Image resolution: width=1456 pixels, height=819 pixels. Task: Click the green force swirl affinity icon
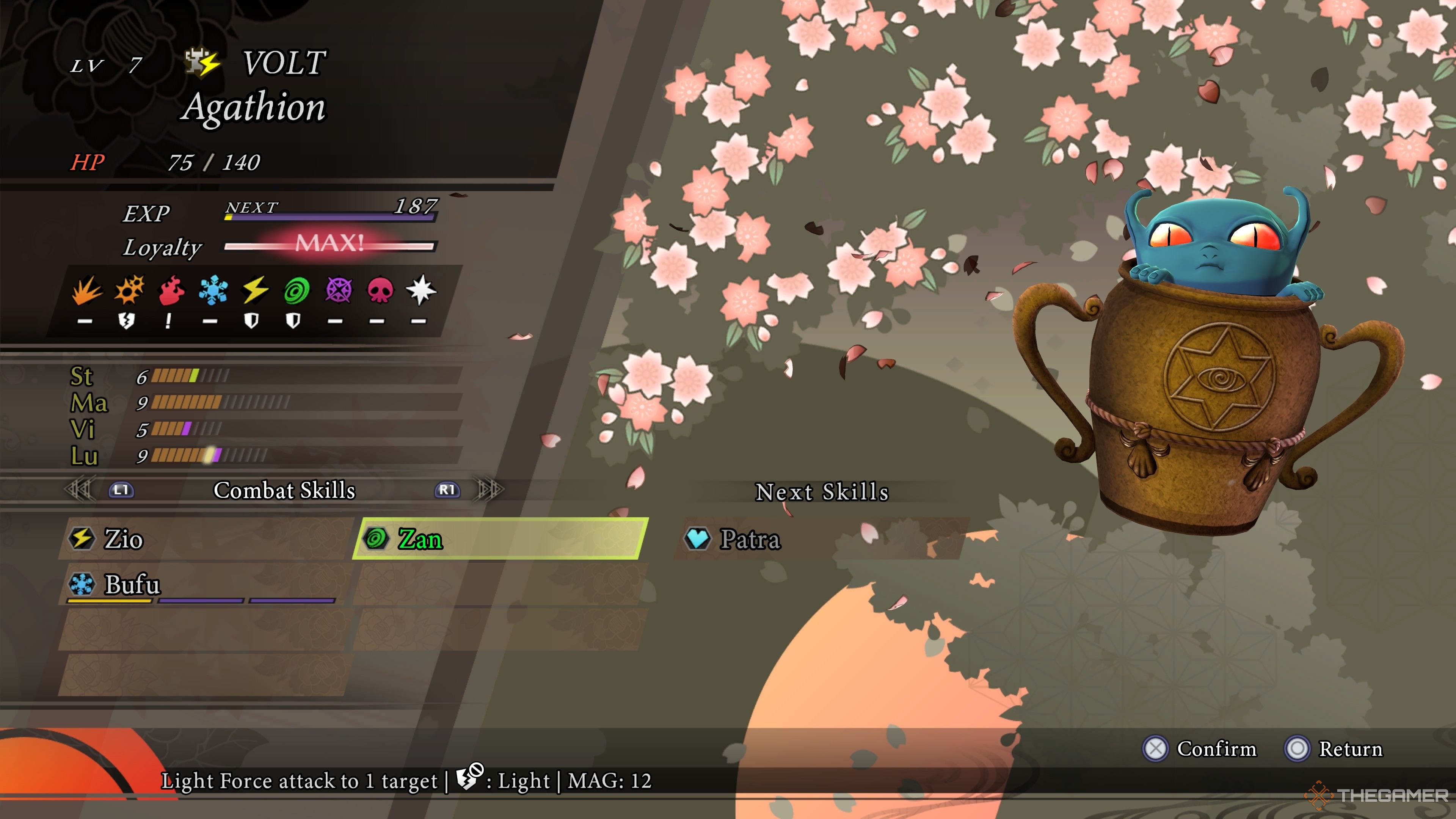pyautogui.click(x=297, y=290)
